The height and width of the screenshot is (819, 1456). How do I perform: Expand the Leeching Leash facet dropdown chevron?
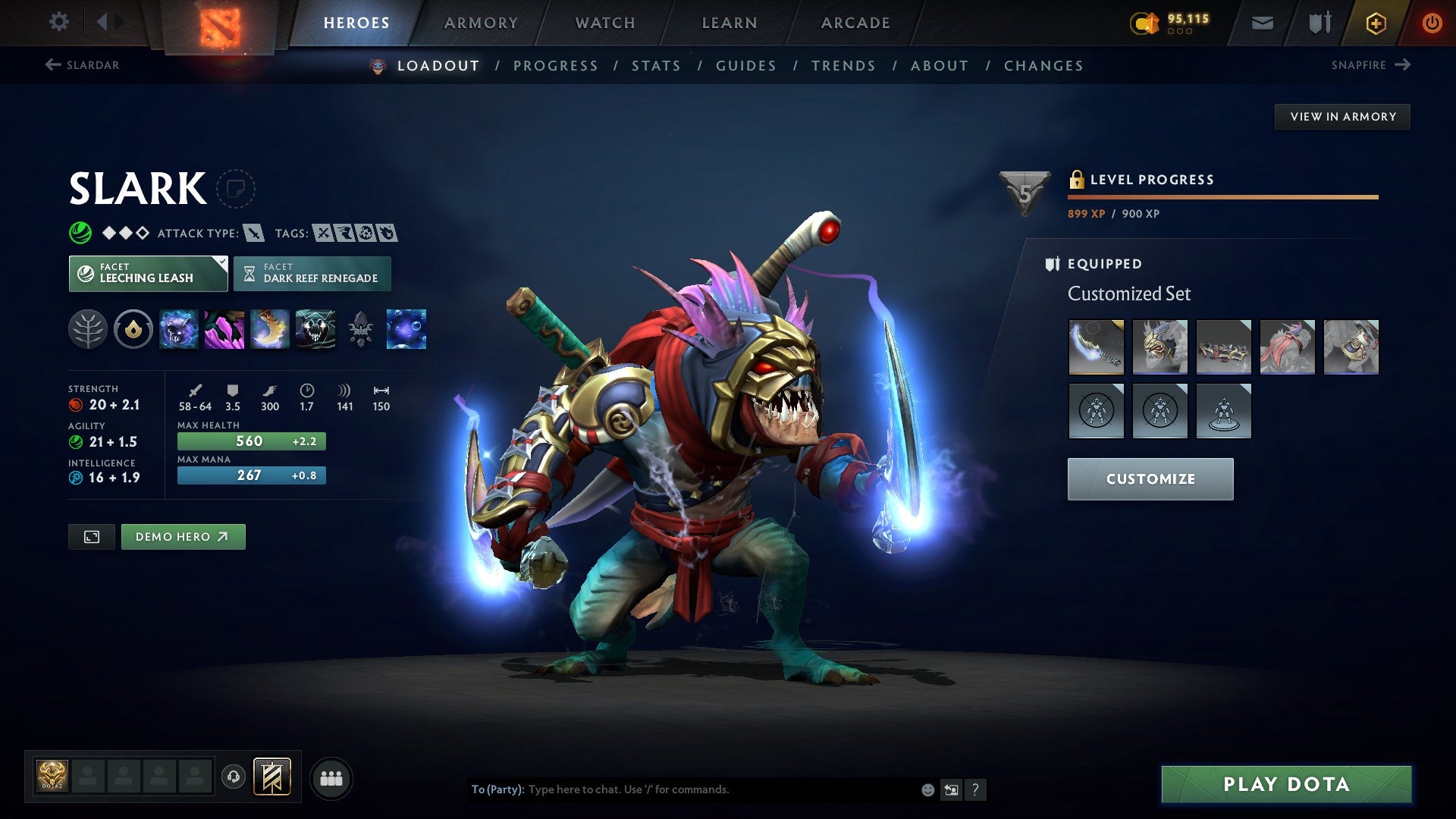(x=221, y=264)
